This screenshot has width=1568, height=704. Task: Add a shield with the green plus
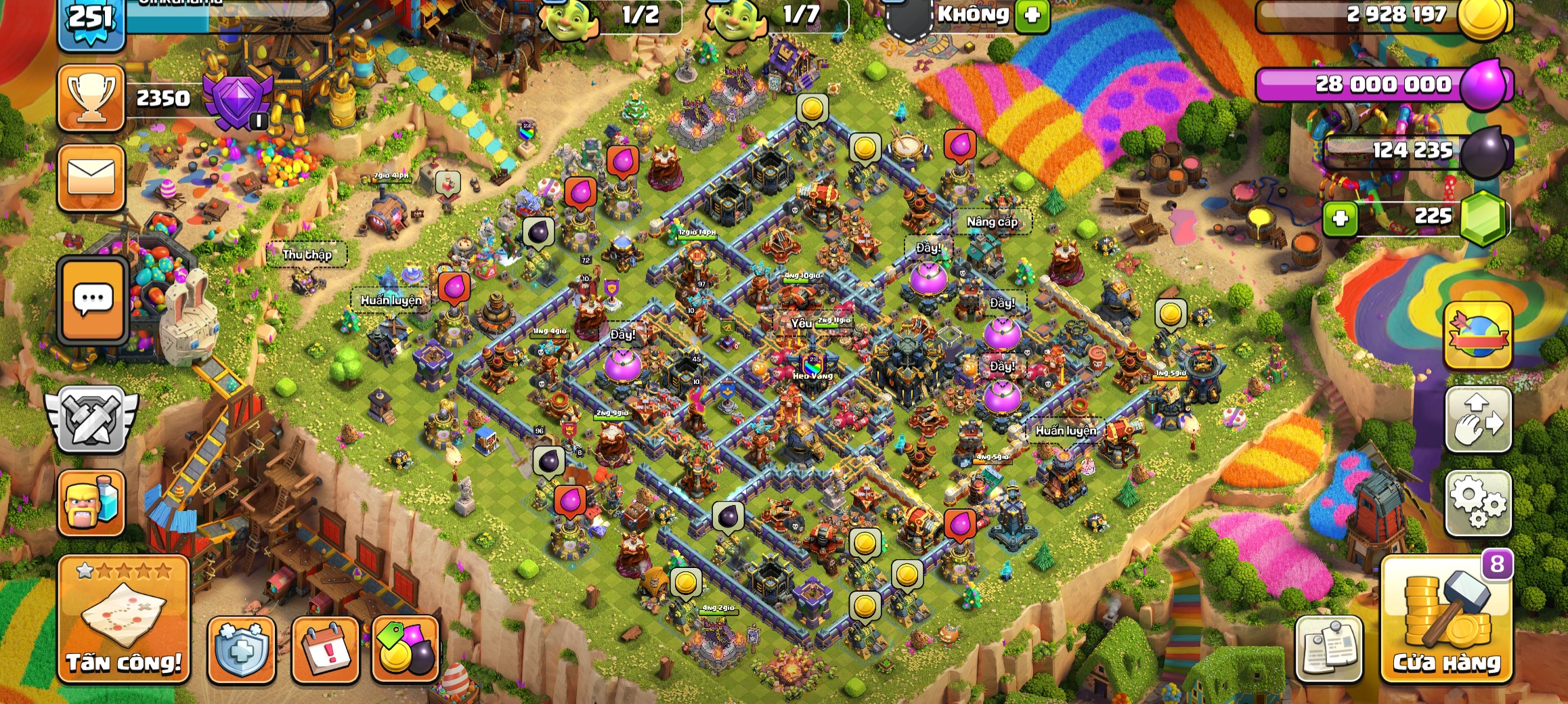click(1032, 15)
